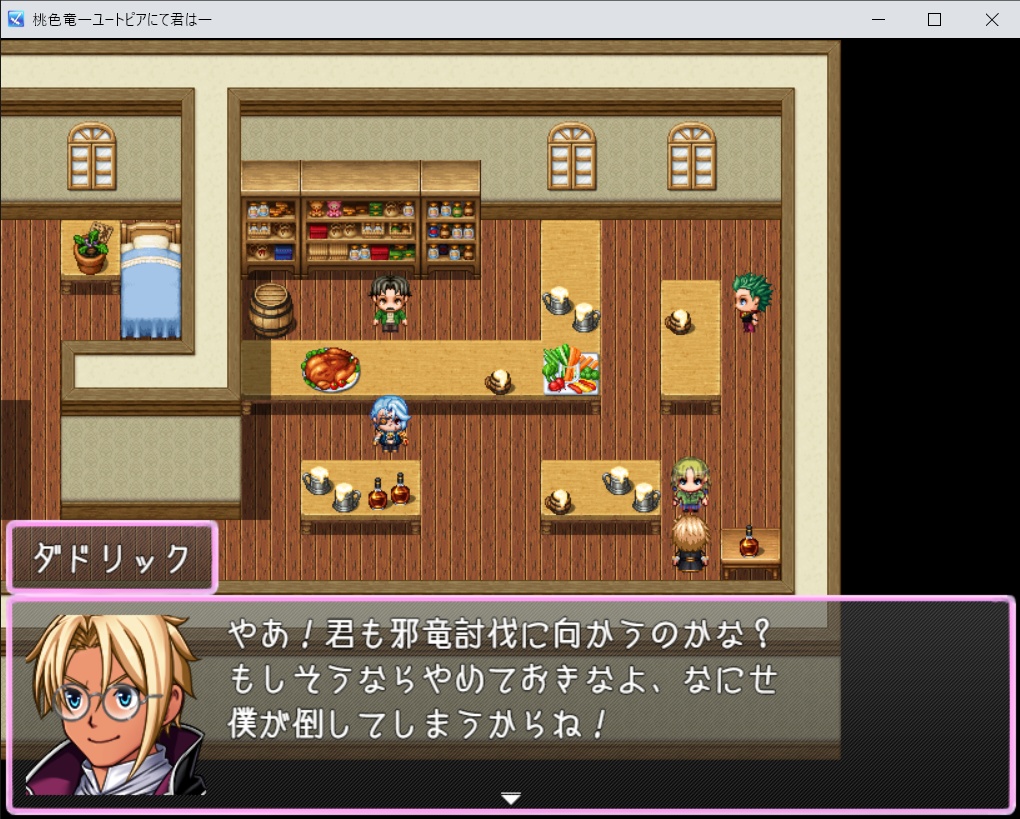Minimize the game window

coord(878,19)
